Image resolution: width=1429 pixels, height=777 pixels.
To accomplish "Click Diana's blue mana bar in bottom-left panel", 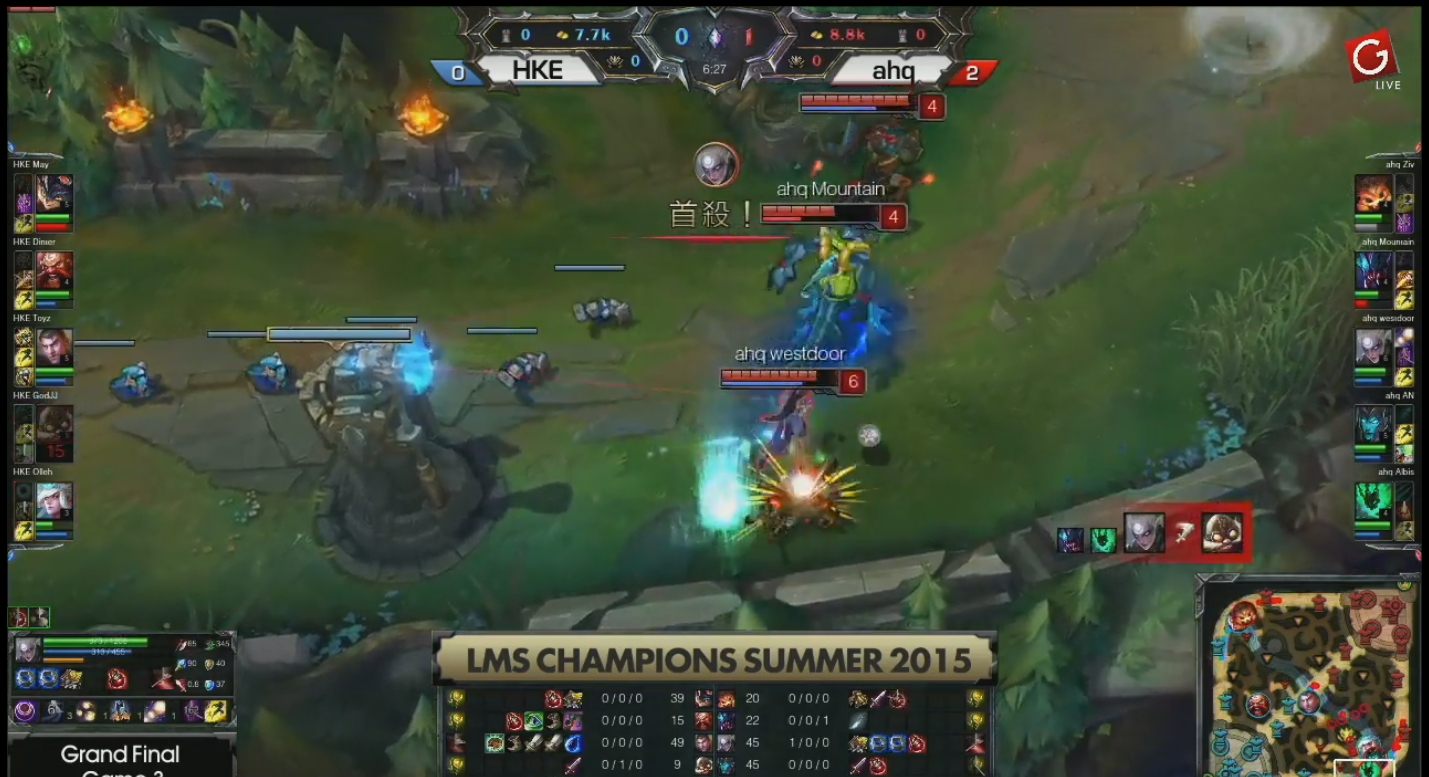I will [85, 651].
